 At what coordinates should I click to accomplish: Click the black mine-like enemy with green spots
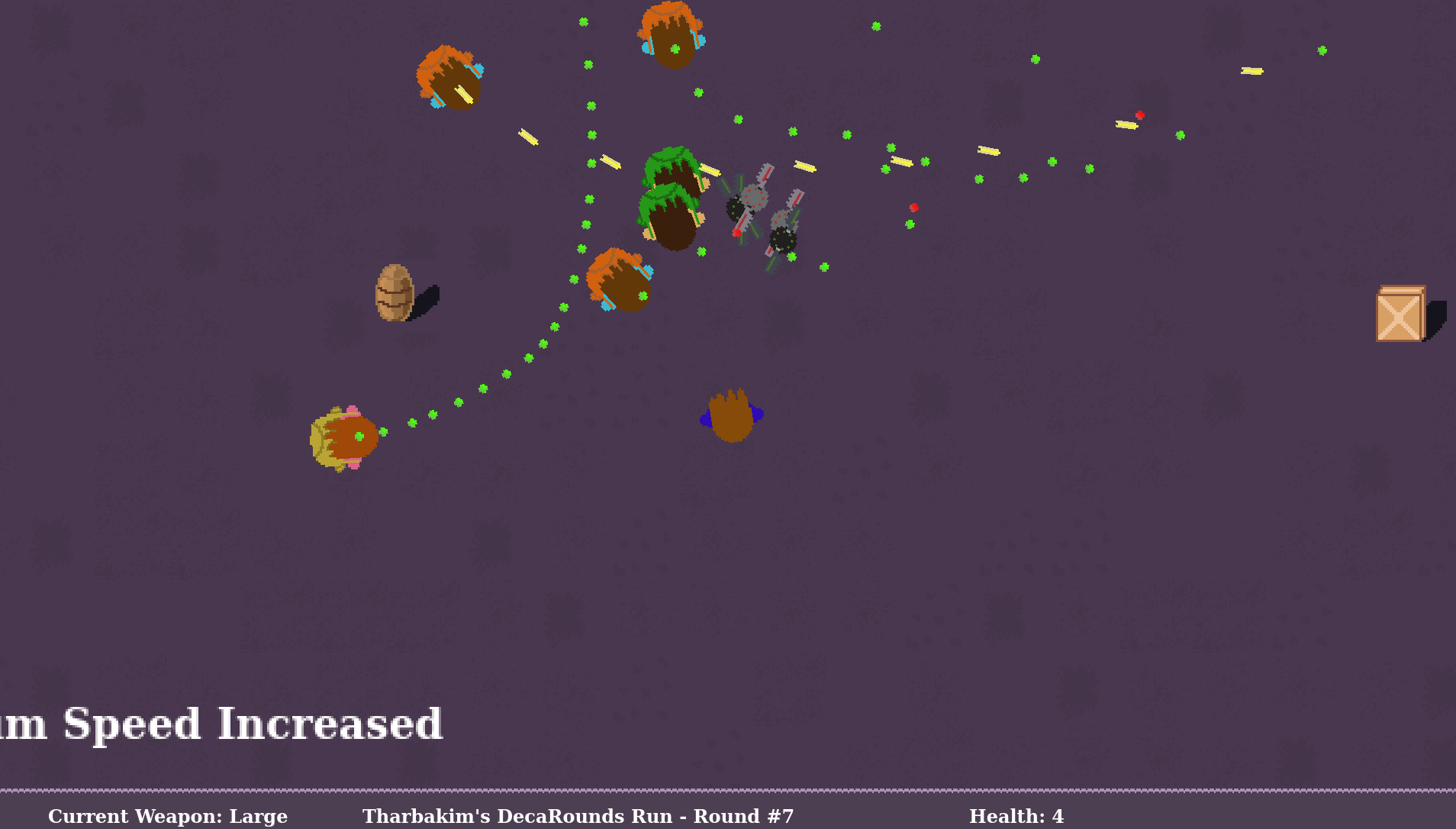(x=782, y=238)
